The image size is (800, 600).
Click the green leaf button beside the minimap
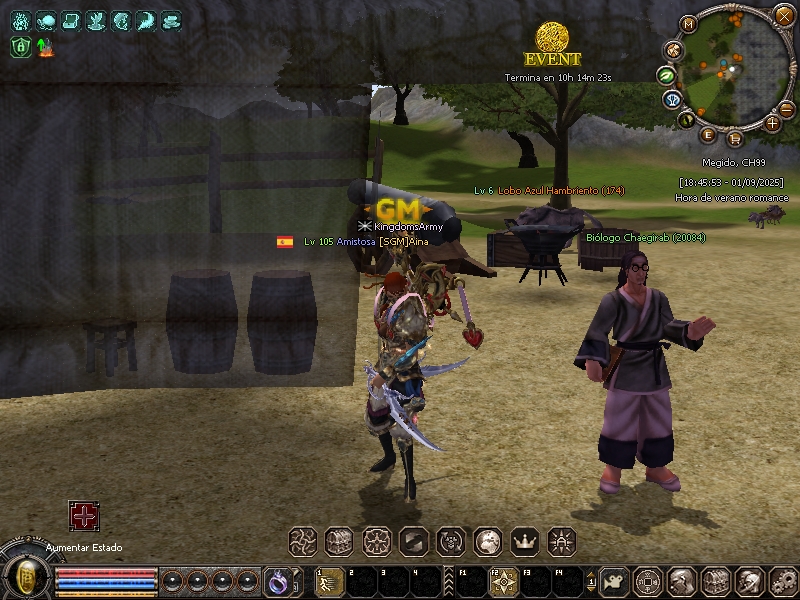coord(665,75)
